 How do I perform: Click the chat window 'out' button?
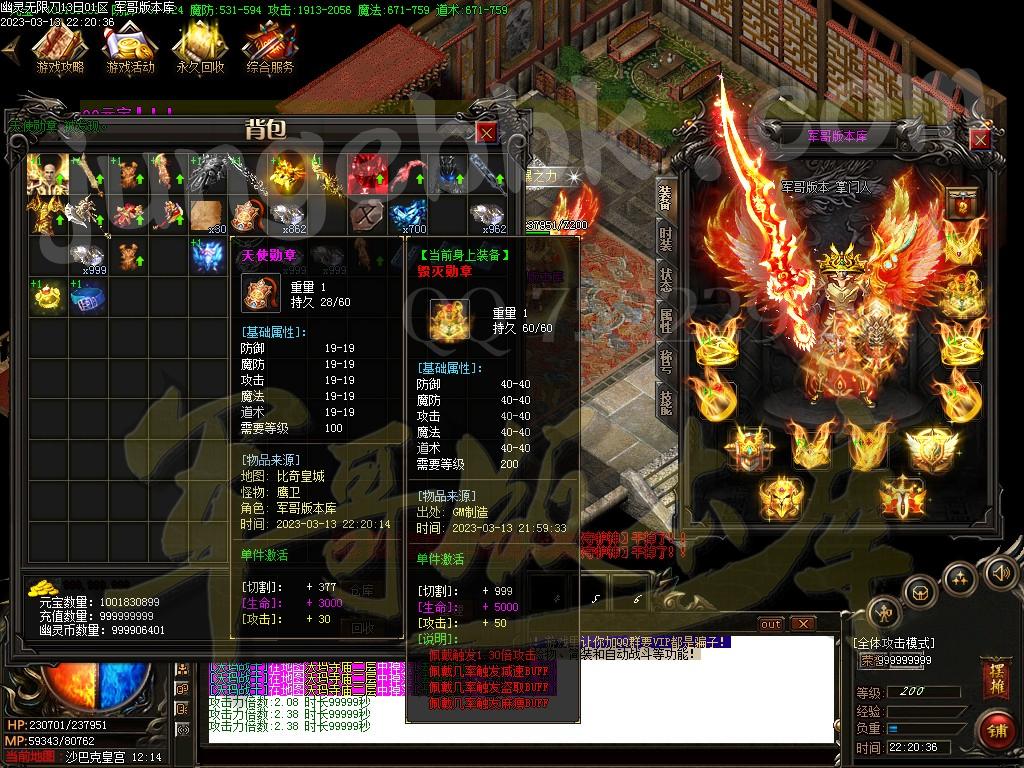[771, 624]
